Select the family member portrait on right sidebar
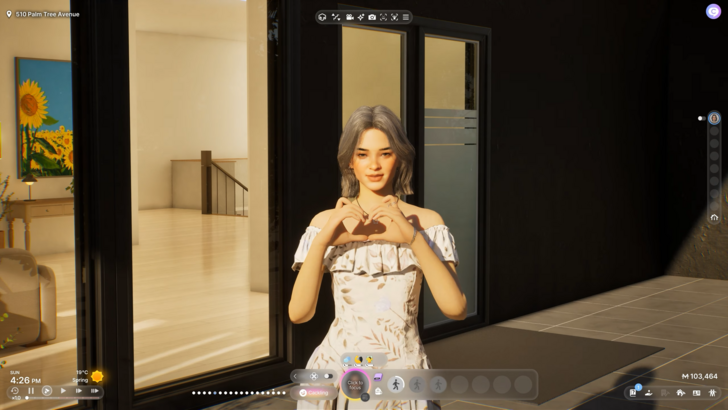Viewport: 728px width, 410px height. (x=714, y=118)
